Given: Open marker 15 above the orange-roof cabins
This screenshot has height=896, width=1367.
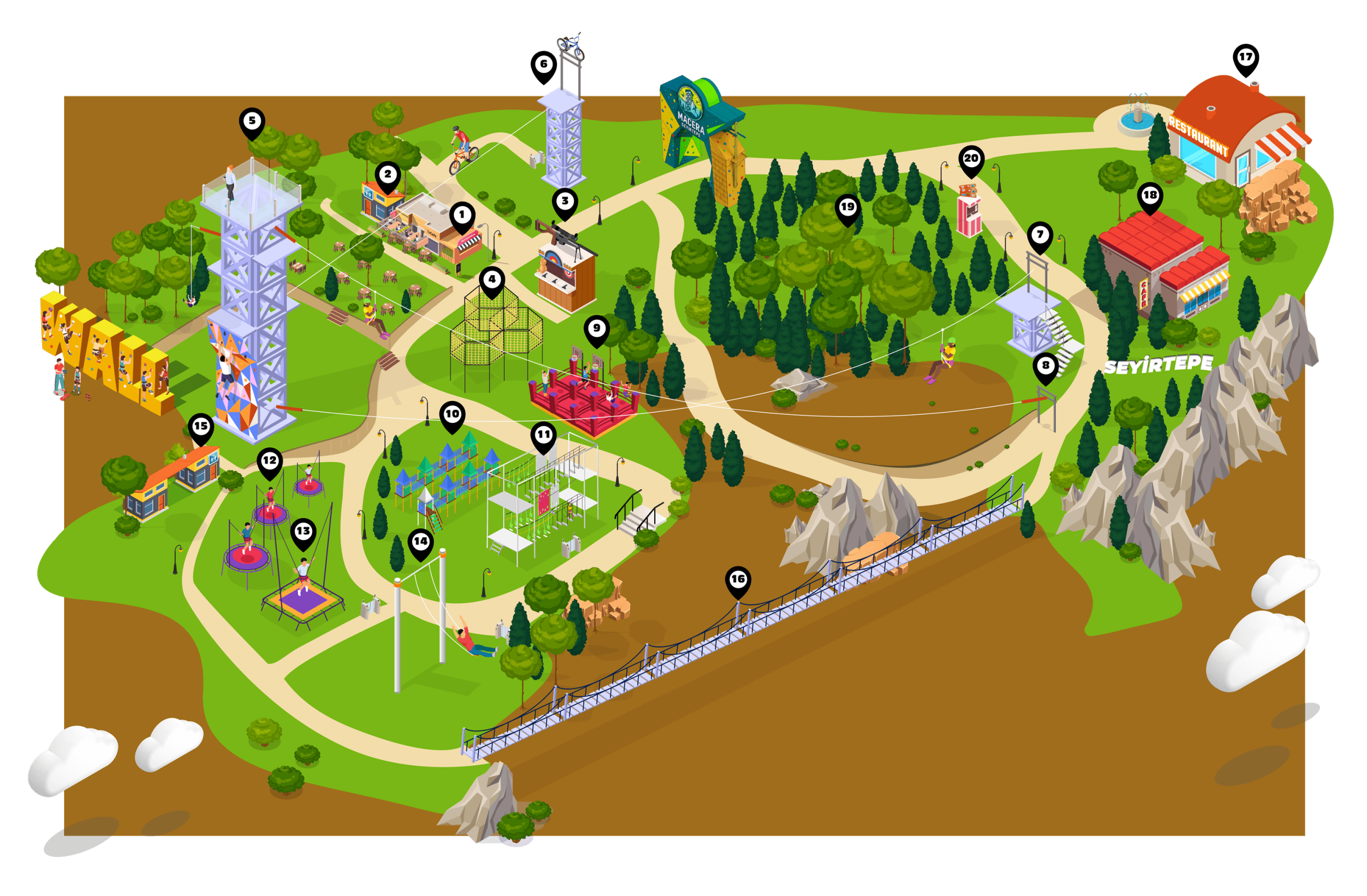Looking at the screenshot, I should [200, 427].
